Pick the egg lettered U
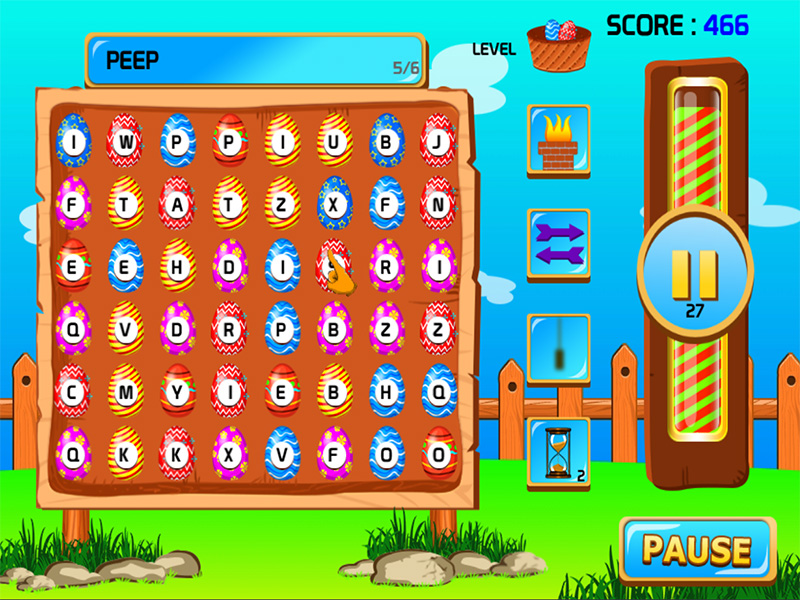 335,141
